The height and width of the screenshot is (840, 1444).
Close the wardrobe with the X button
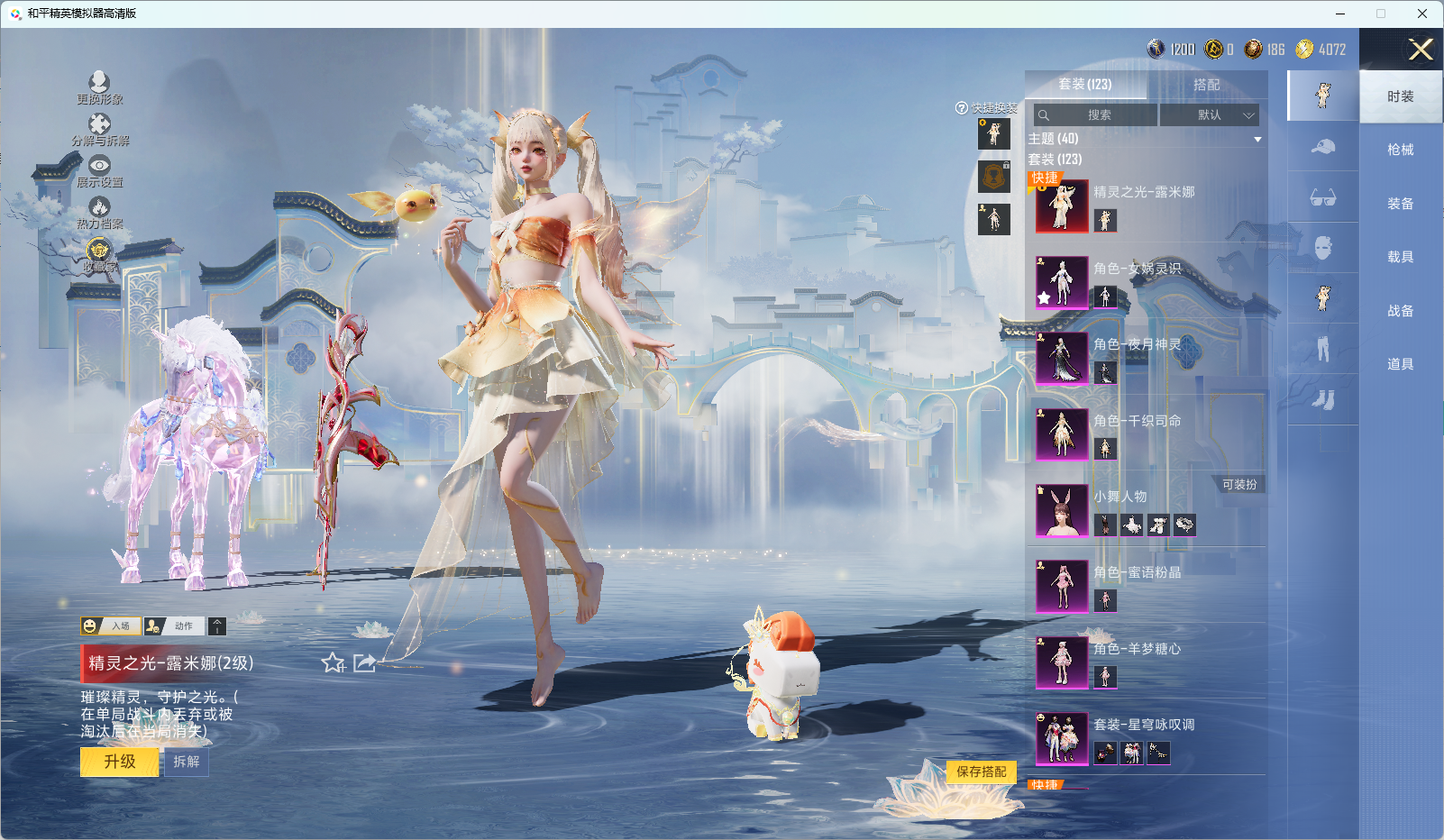coord(1420,50)
